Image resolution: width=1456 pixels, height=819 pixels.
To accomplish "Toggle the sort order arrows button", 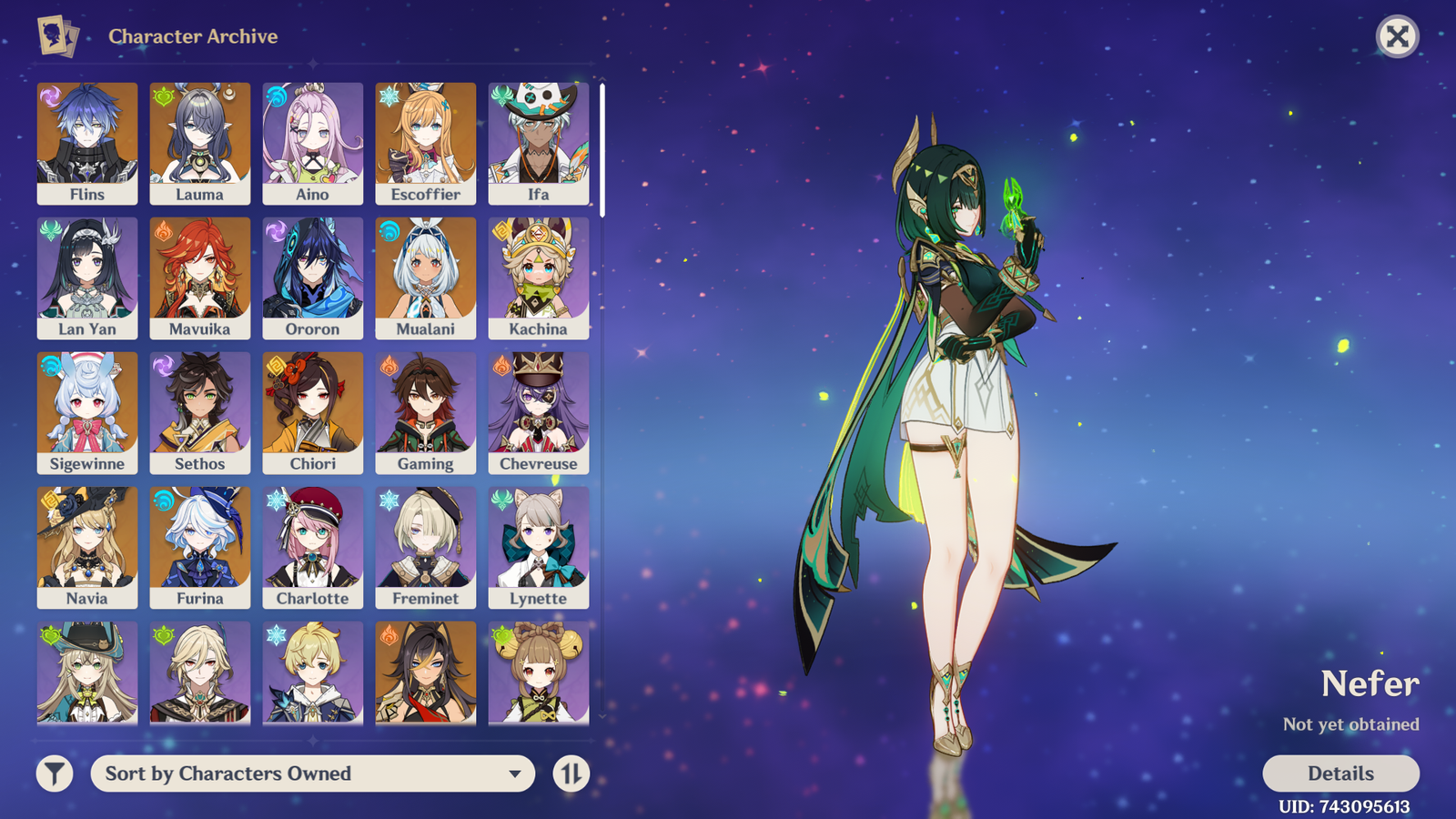I will tap(571, 773).
